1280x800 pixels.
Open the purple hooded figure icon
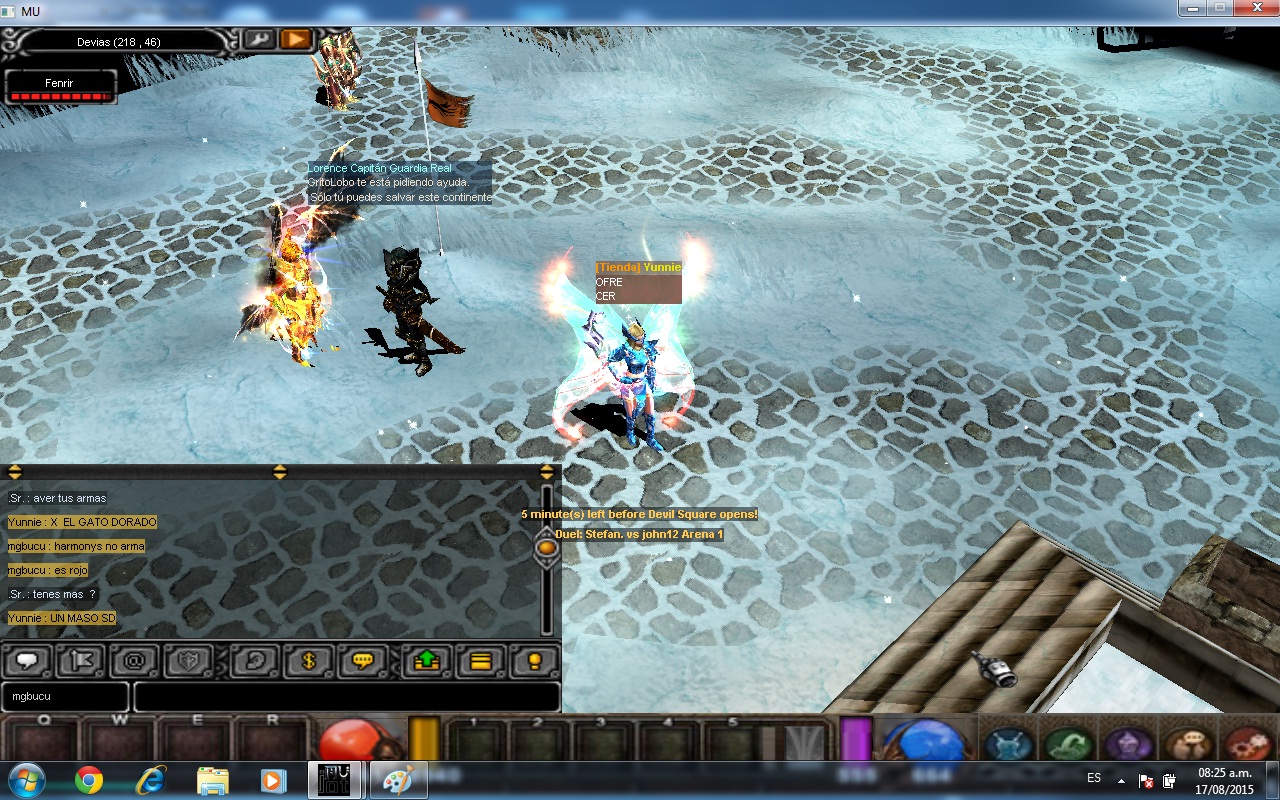[x=1128, y=744]
